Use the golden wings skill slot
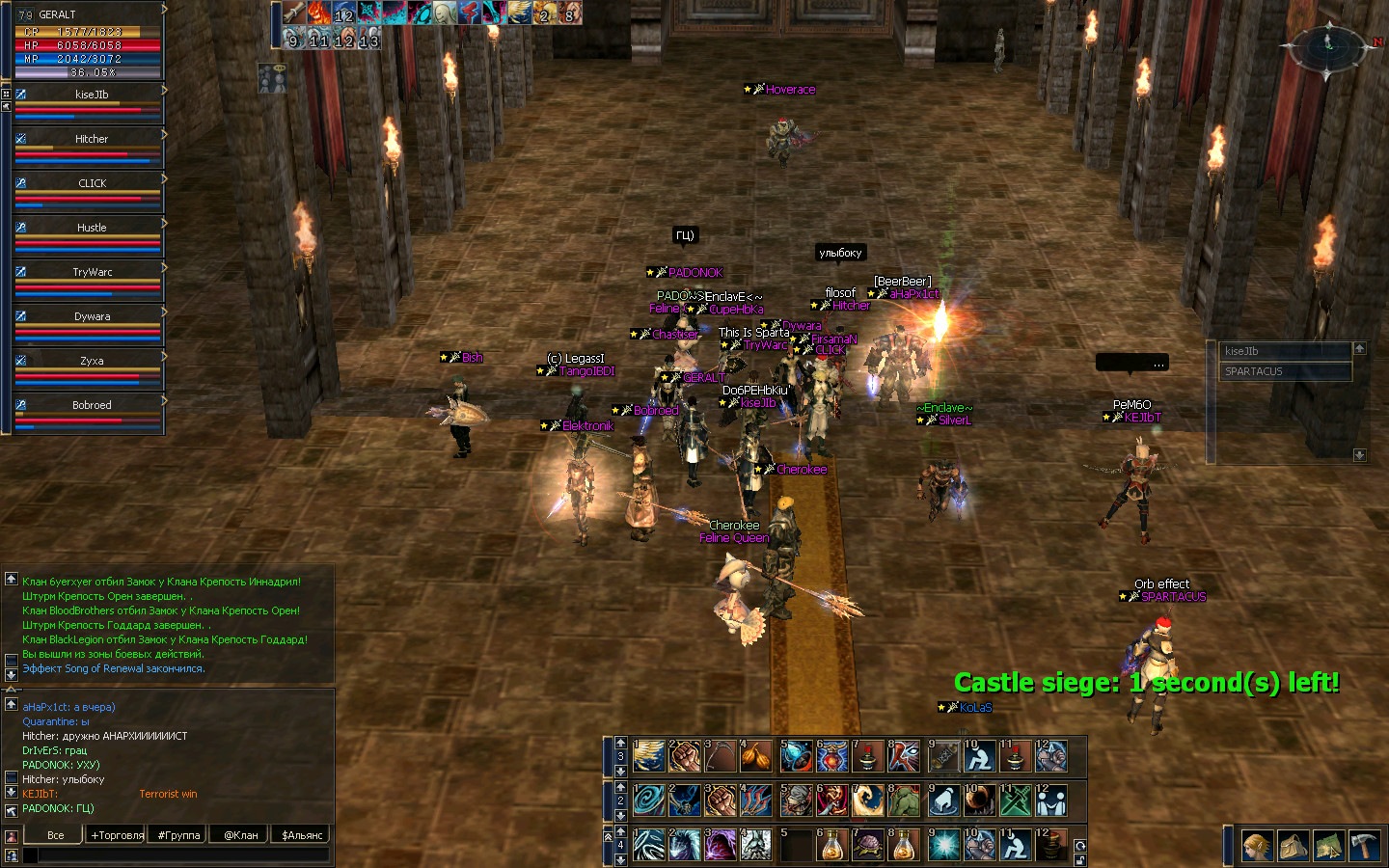The image size is (1389, 868). click(x=649, y=757)
